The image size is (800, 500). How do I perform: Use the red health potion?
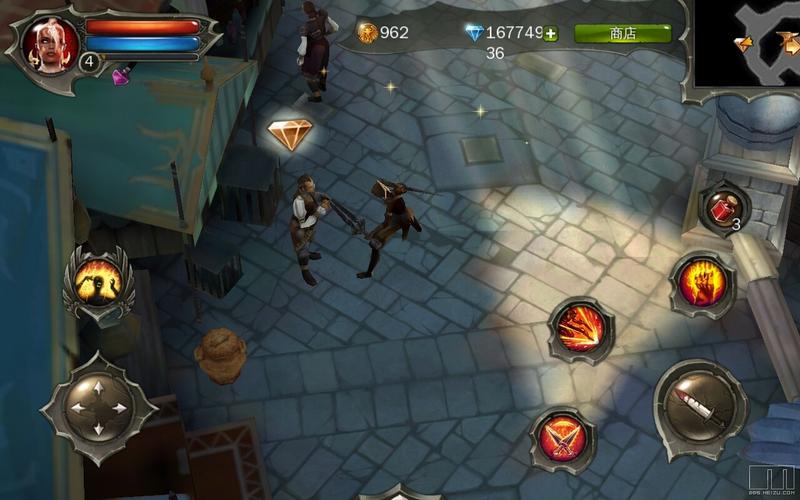722,209
